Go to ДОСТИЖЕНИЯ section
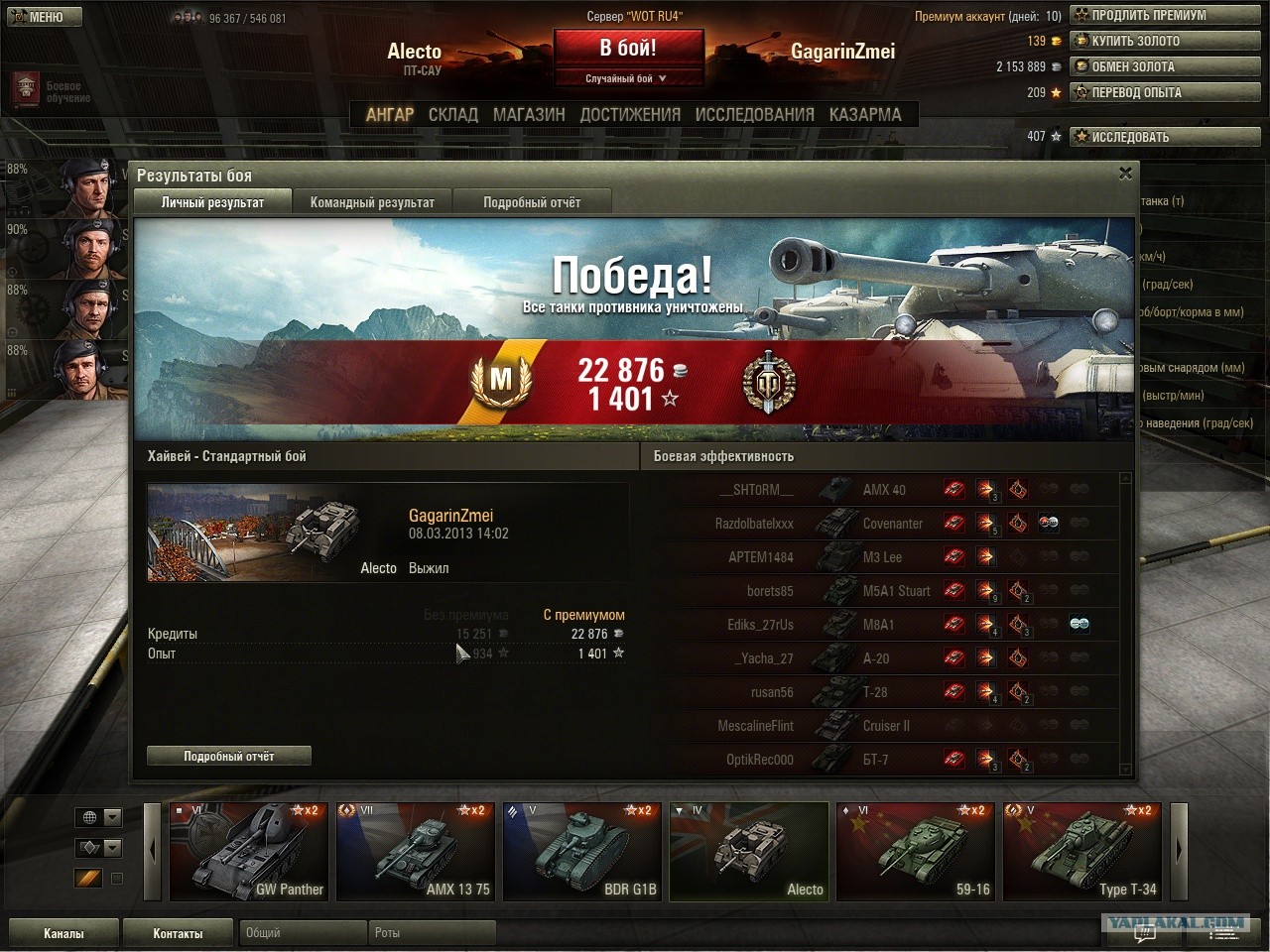Screen dimensions: 1270x952 [x=630, y=114]
